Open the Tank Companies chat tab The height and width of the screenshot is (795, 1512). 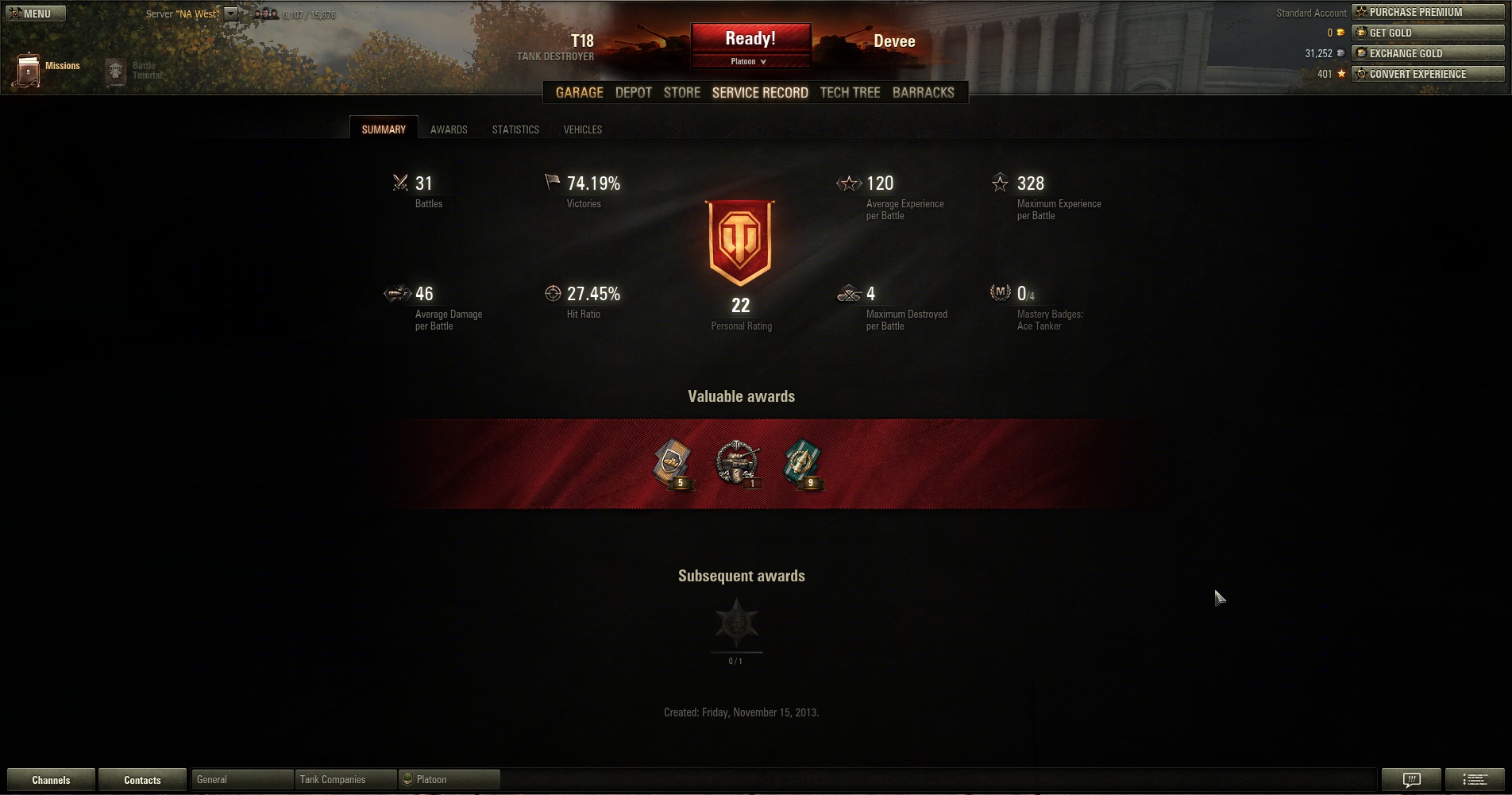(x=345, y=780)
